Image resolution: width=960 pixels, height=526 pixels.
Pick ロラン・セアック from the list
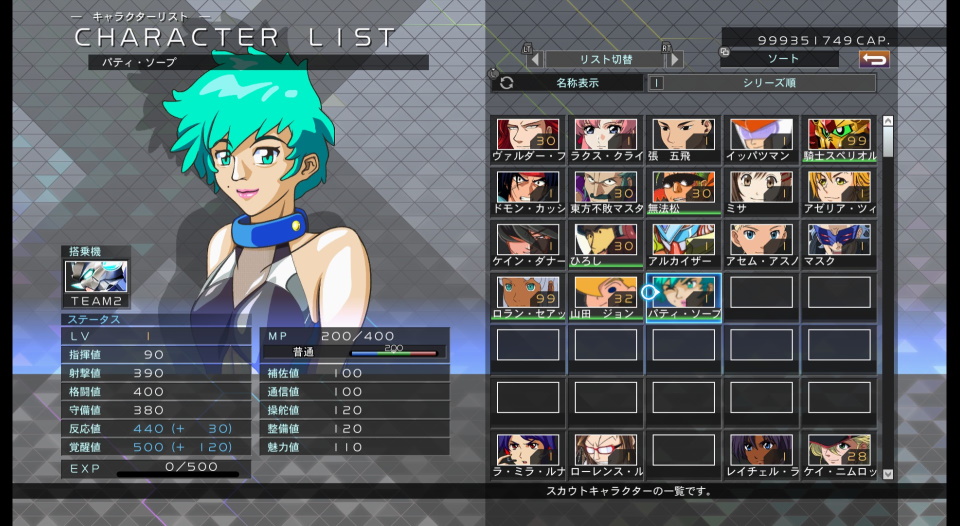click(x=528, y=297)
